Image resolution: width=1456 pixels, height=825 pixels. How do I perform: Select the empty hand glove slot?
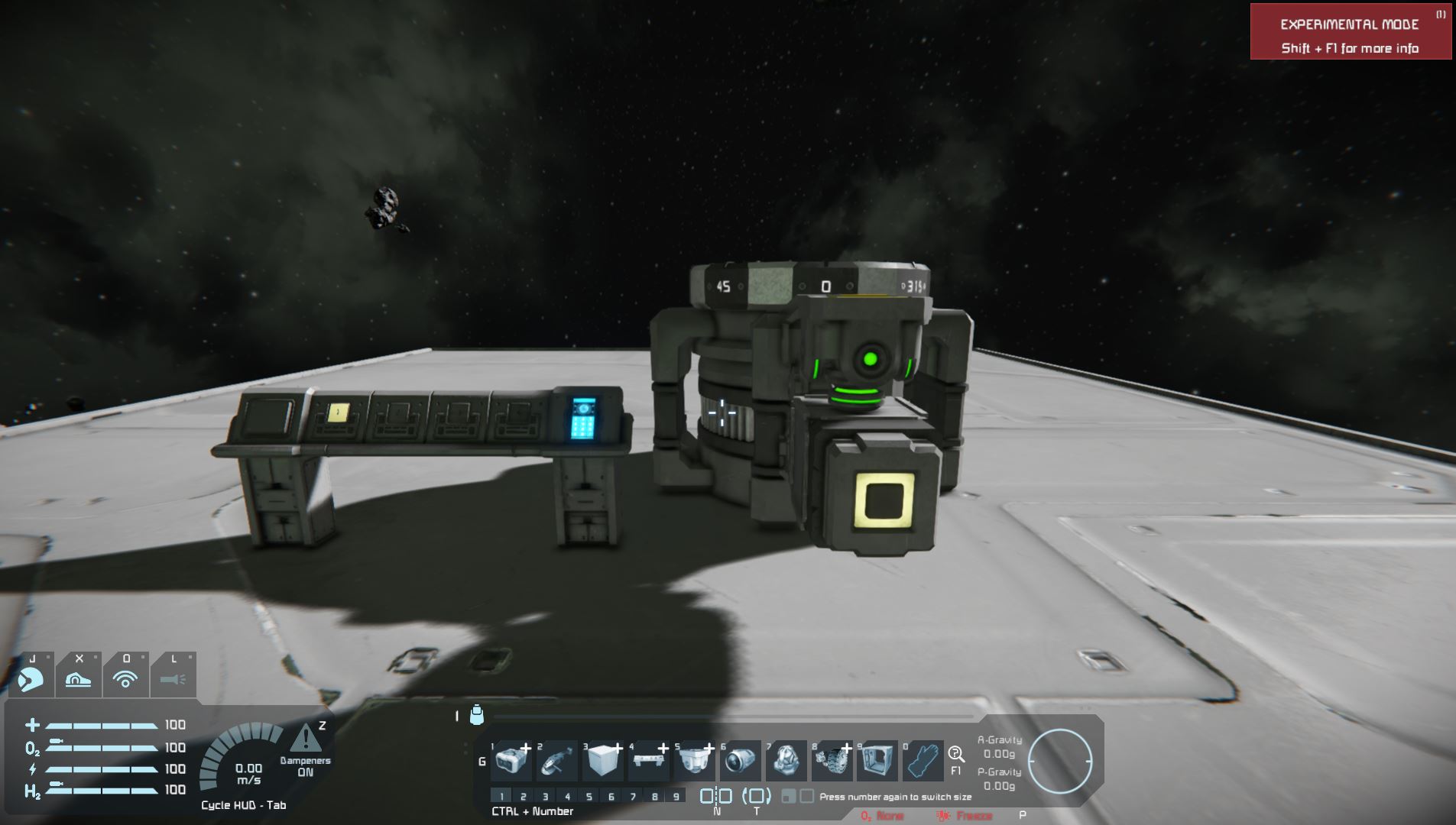click(x=923, y=761)
